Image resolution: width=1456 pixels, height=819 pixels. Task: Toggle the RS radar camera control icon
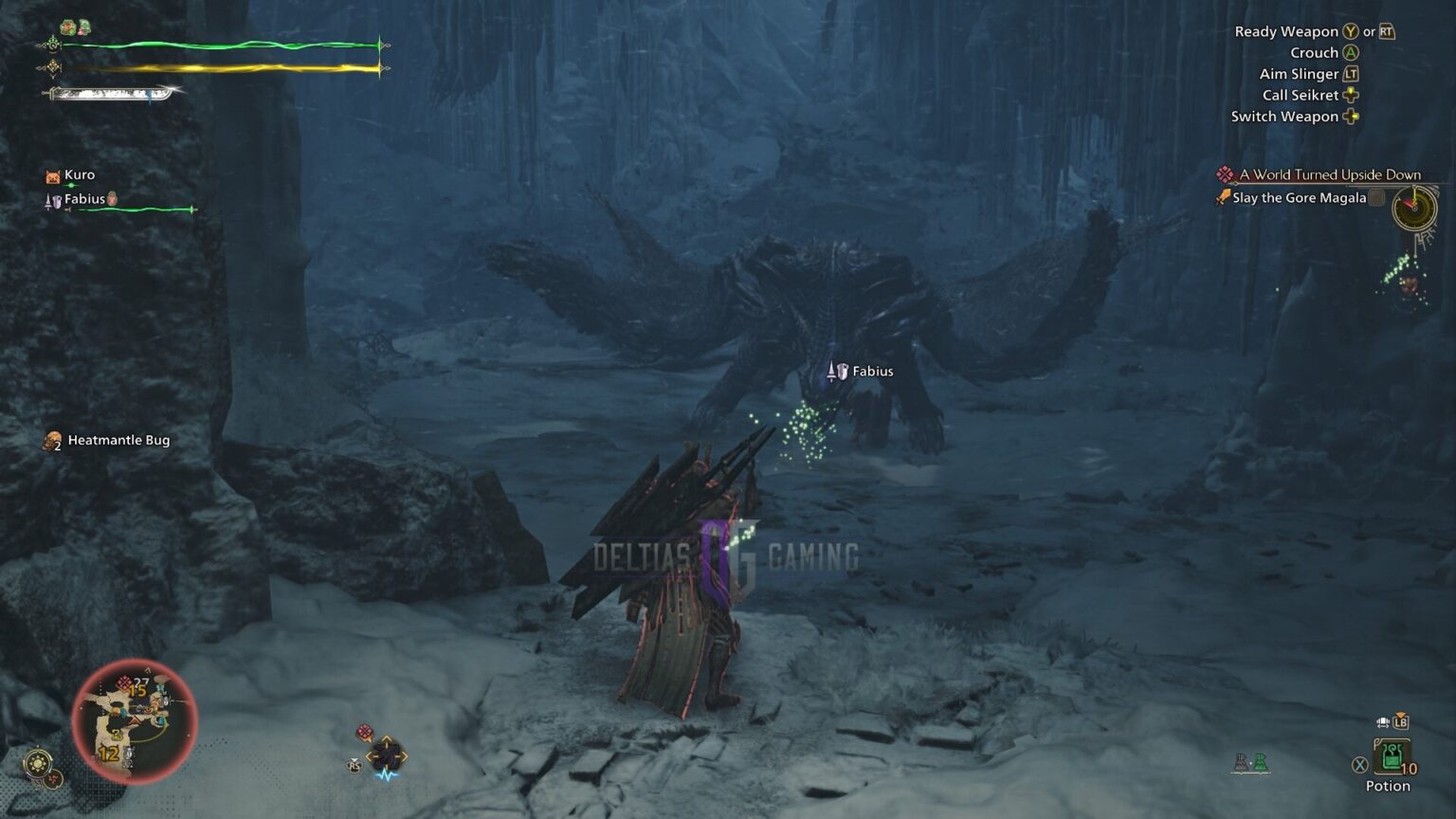tap(355, 766)
